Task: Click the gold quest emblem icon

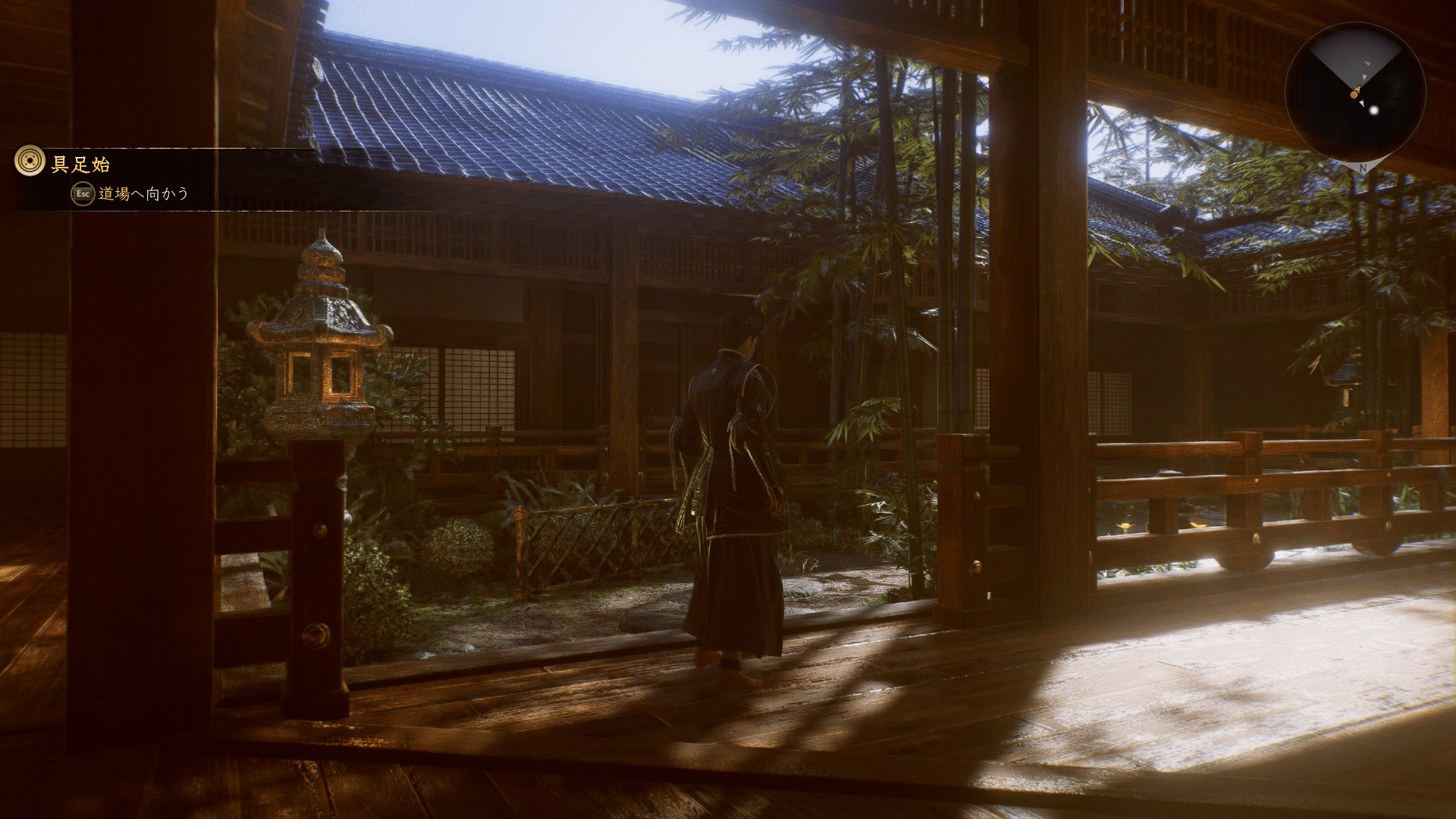Action: (30, 161)
